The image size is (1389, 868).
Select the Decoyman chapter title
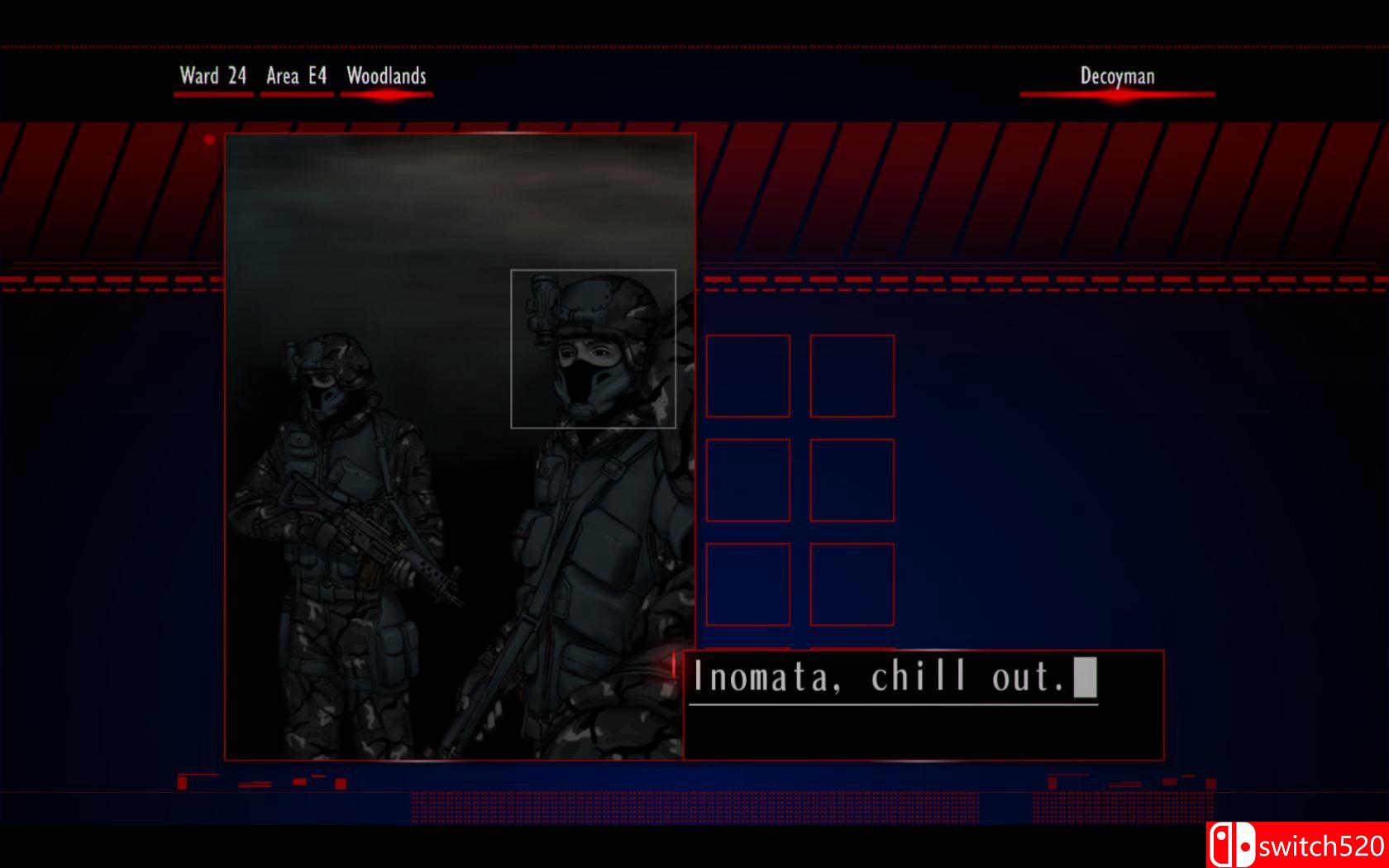[1117, 76]
